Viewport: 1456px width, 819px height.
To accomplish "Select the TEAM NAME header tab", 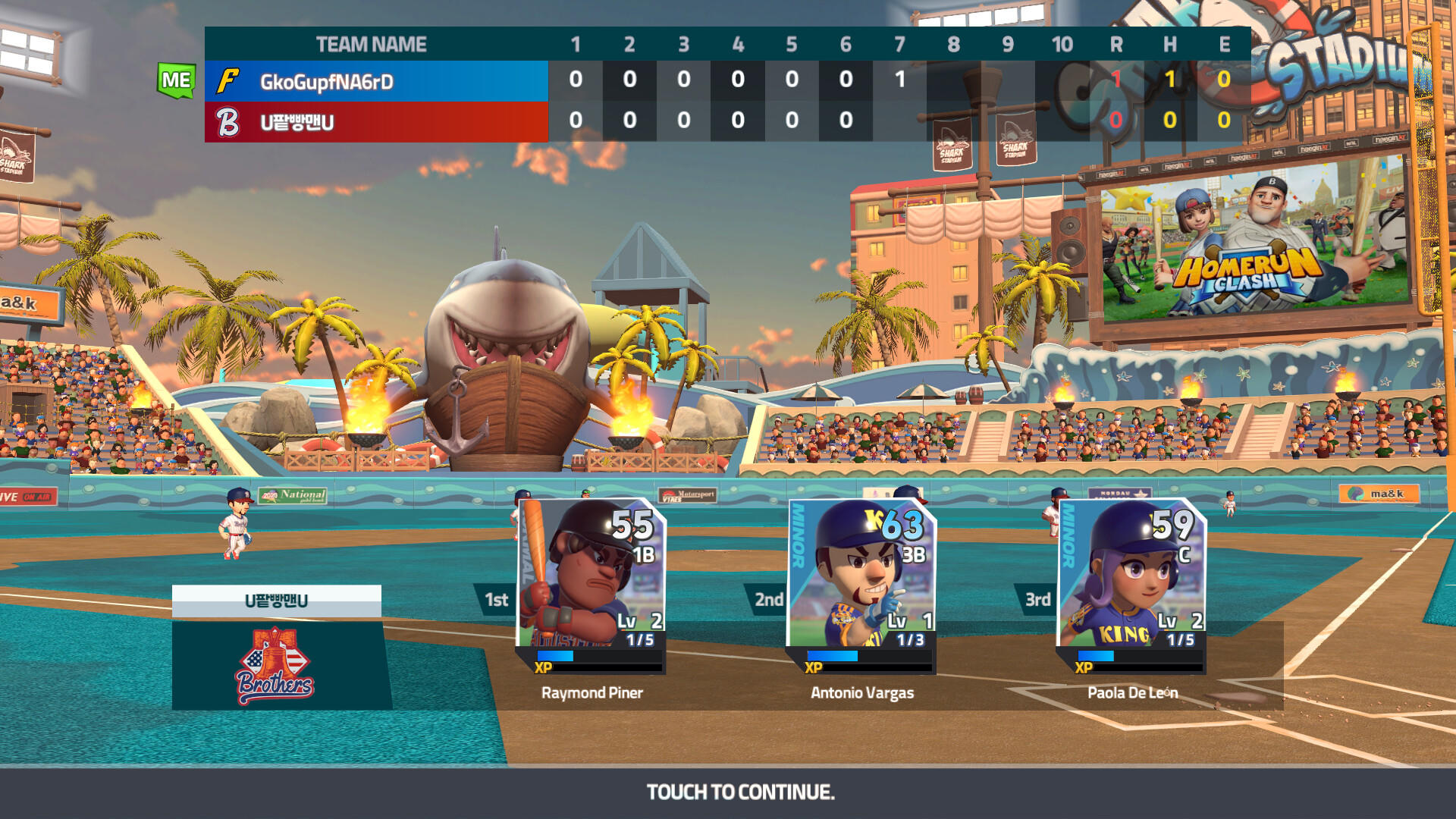I will 370,44.
